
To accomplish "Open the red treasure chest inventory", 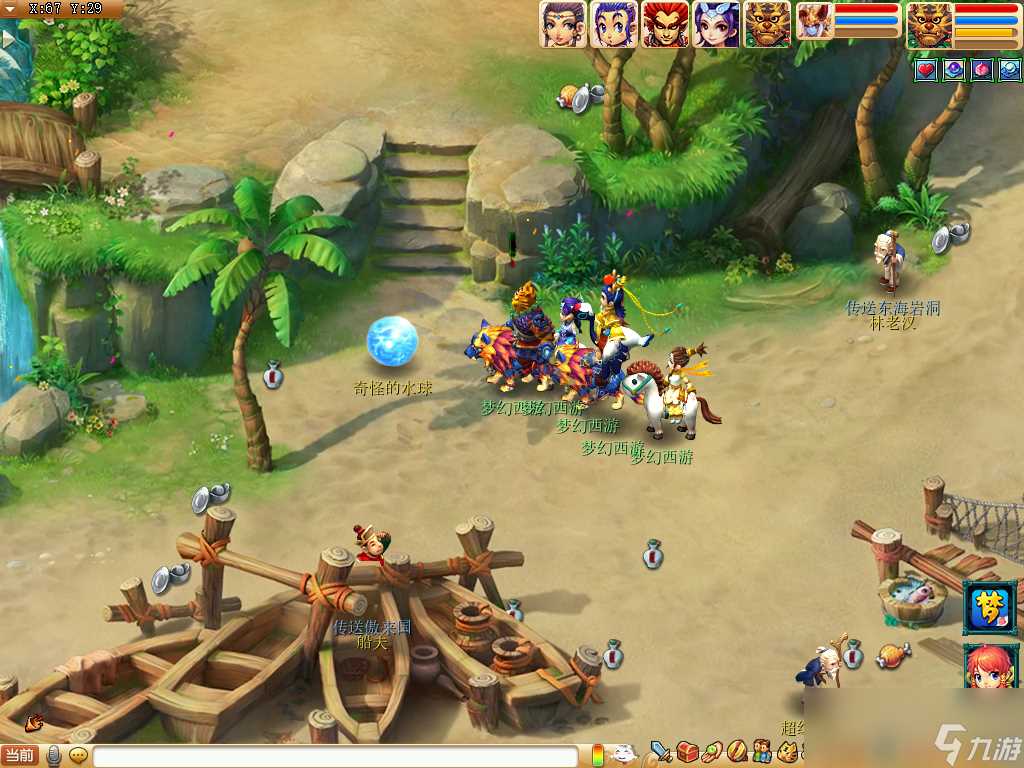I will pos(687,750).
